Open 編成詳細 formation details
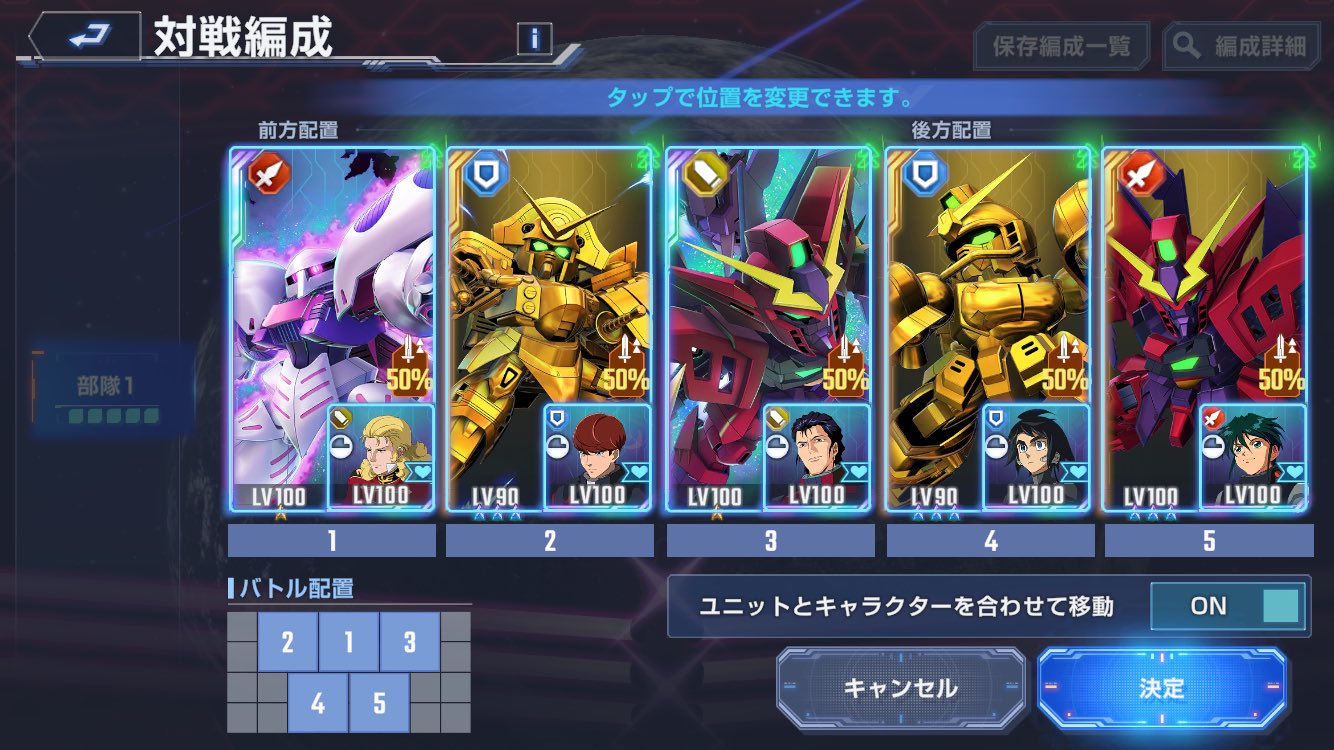The width and height of the screenshot is (1334, 750). tap(1242, 46)
